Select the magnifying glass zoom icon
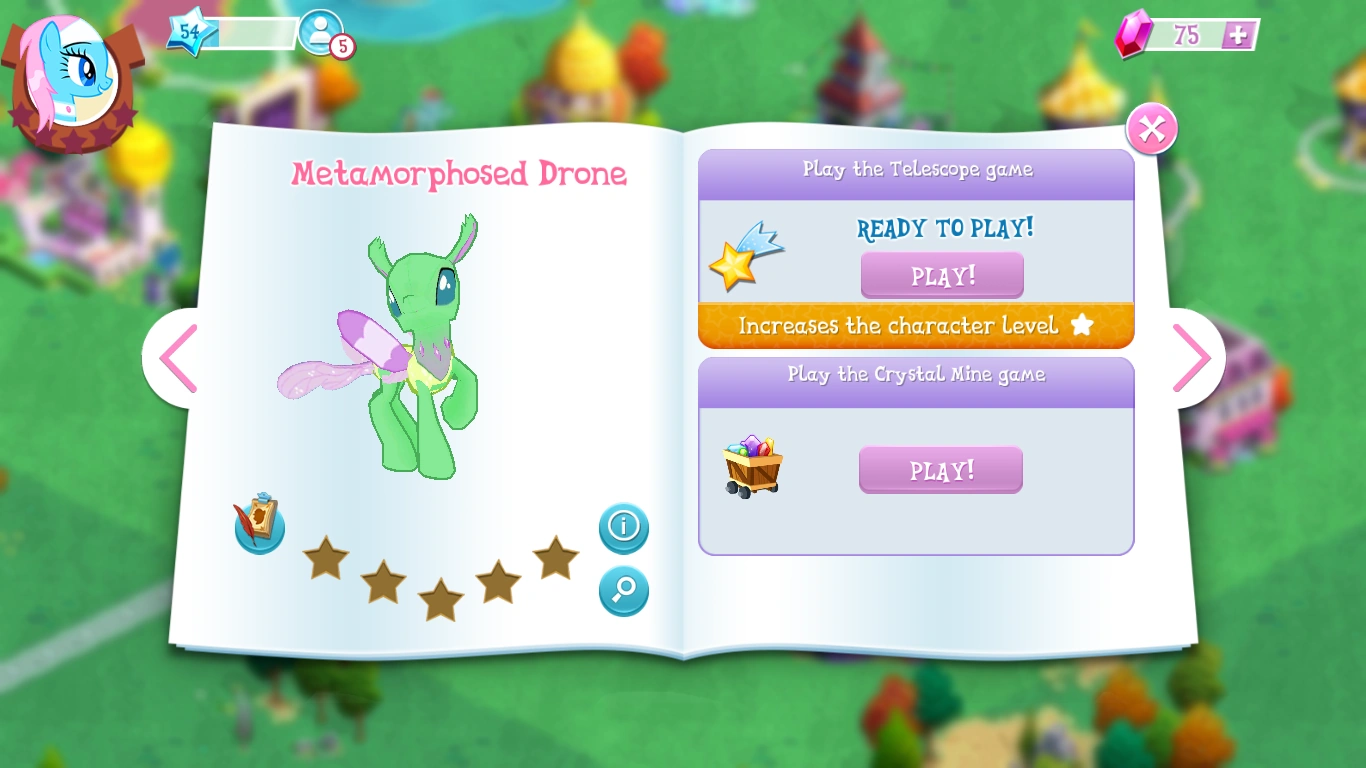Viewport: 1366px width, 768px height. click(623, 590)
